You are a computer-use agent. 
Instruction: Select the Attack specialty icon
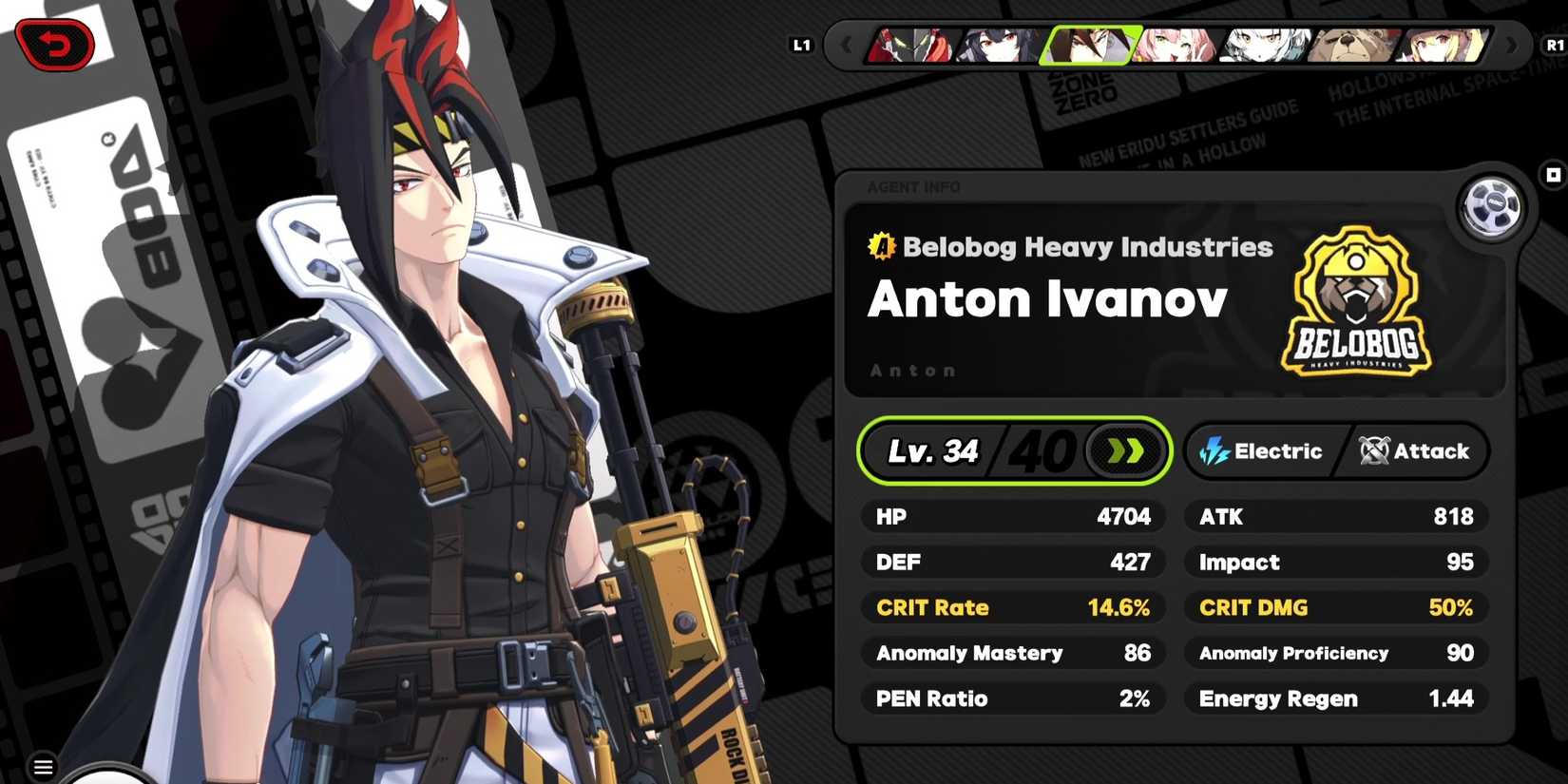click(1374, 451)
